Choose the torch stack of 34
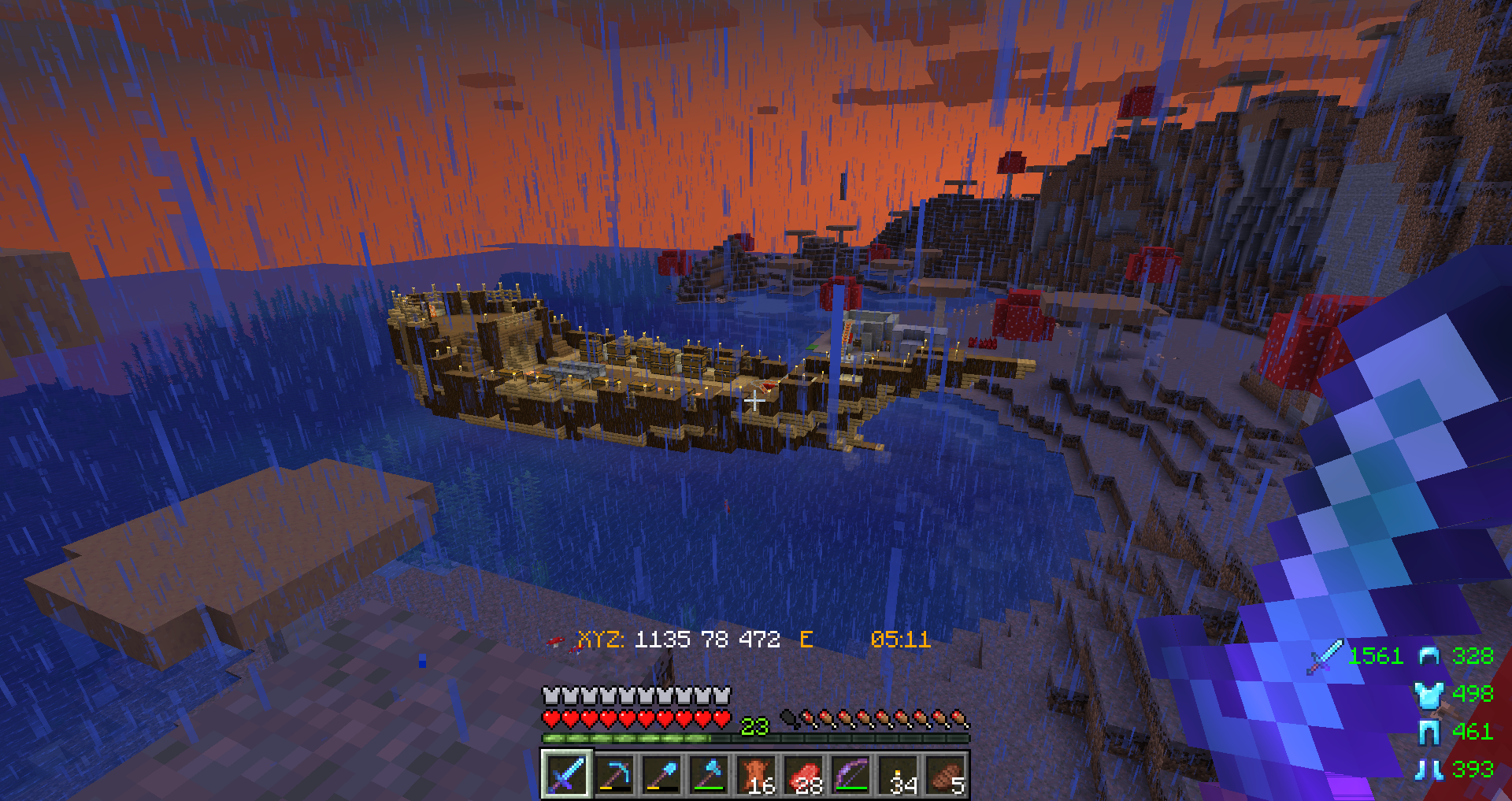The height and width of the screenshot is (801, 1512). [x=899, y=774]
